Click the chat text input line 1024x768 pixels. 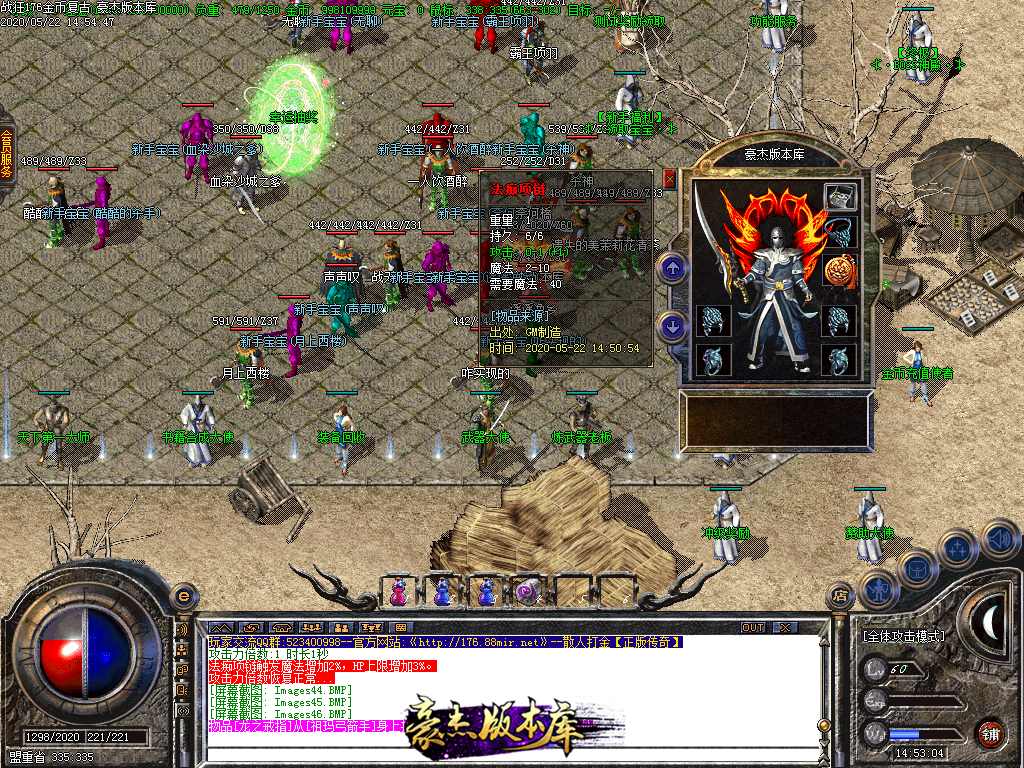coord(500,756)
